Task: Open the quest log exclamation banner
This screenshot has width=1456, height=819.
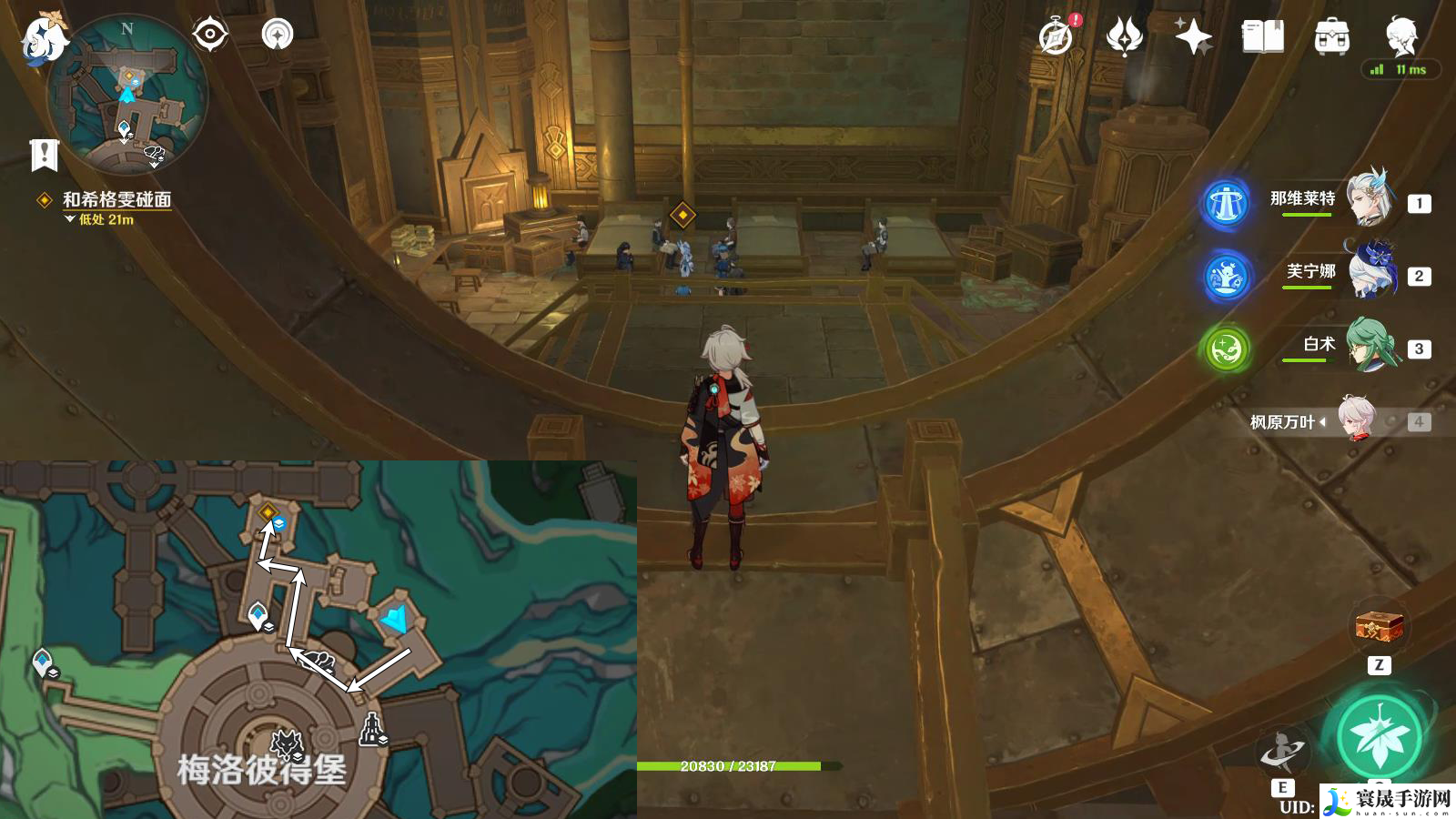Action: click(x=44, y=156)
